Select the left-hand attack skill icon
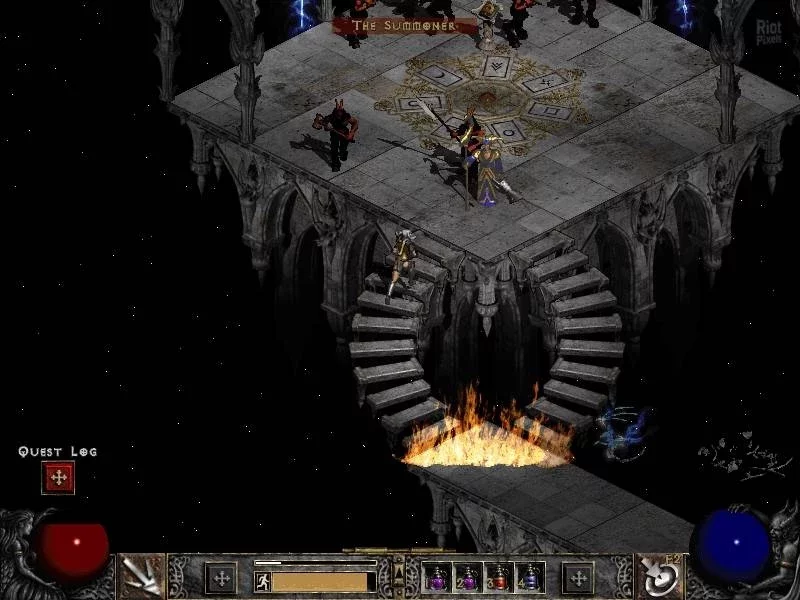Image resolution: width=800 pixels, height=600 pixels. click(x=141, y=575)
